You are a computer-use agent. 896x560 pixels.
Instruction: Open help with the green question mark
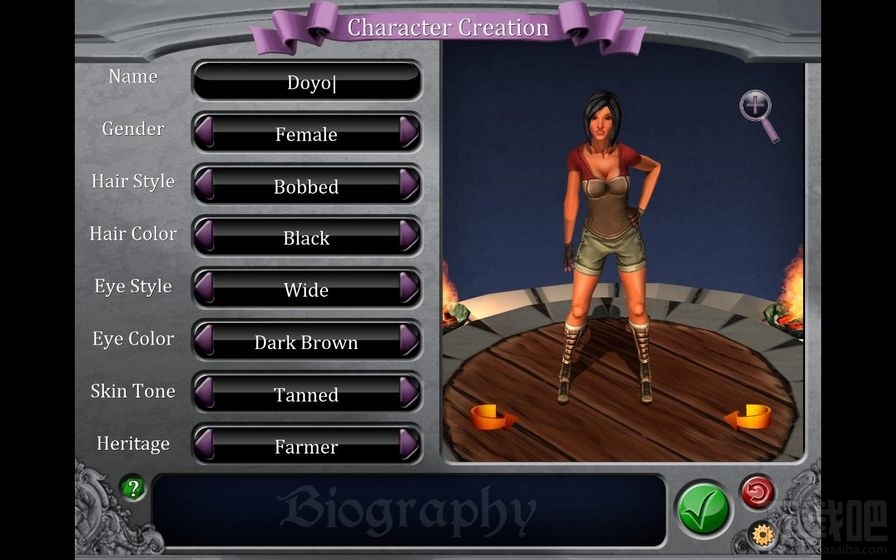(133, 489)
